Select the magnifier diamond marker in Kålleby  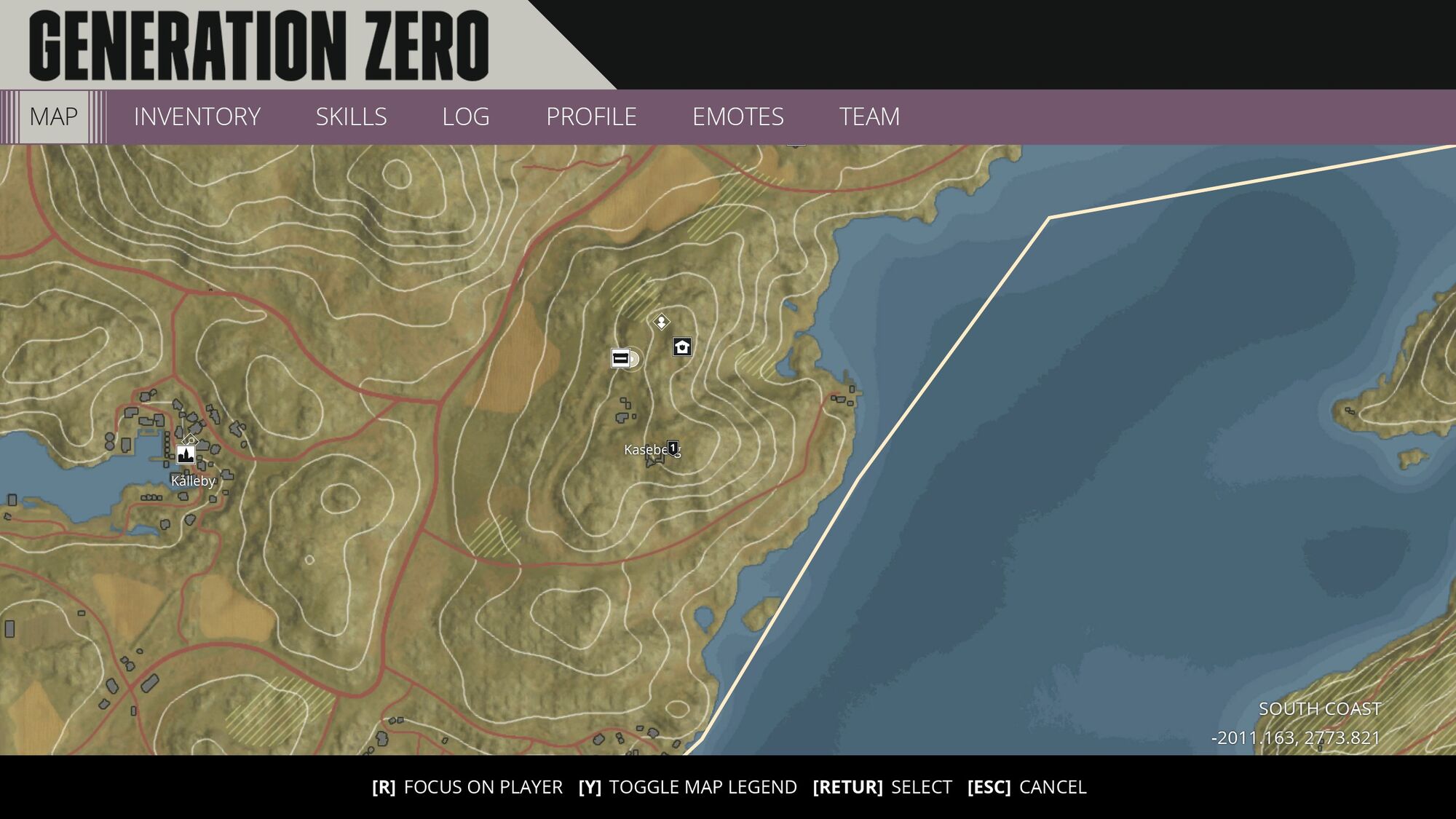pyautogui.click(x=190, y=440)
